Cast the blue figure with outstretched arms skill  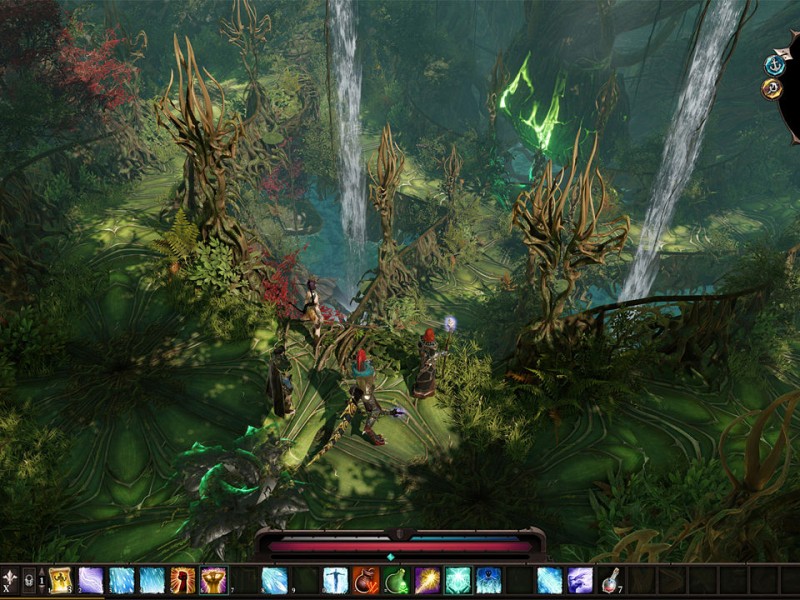[x=335, y=580]
